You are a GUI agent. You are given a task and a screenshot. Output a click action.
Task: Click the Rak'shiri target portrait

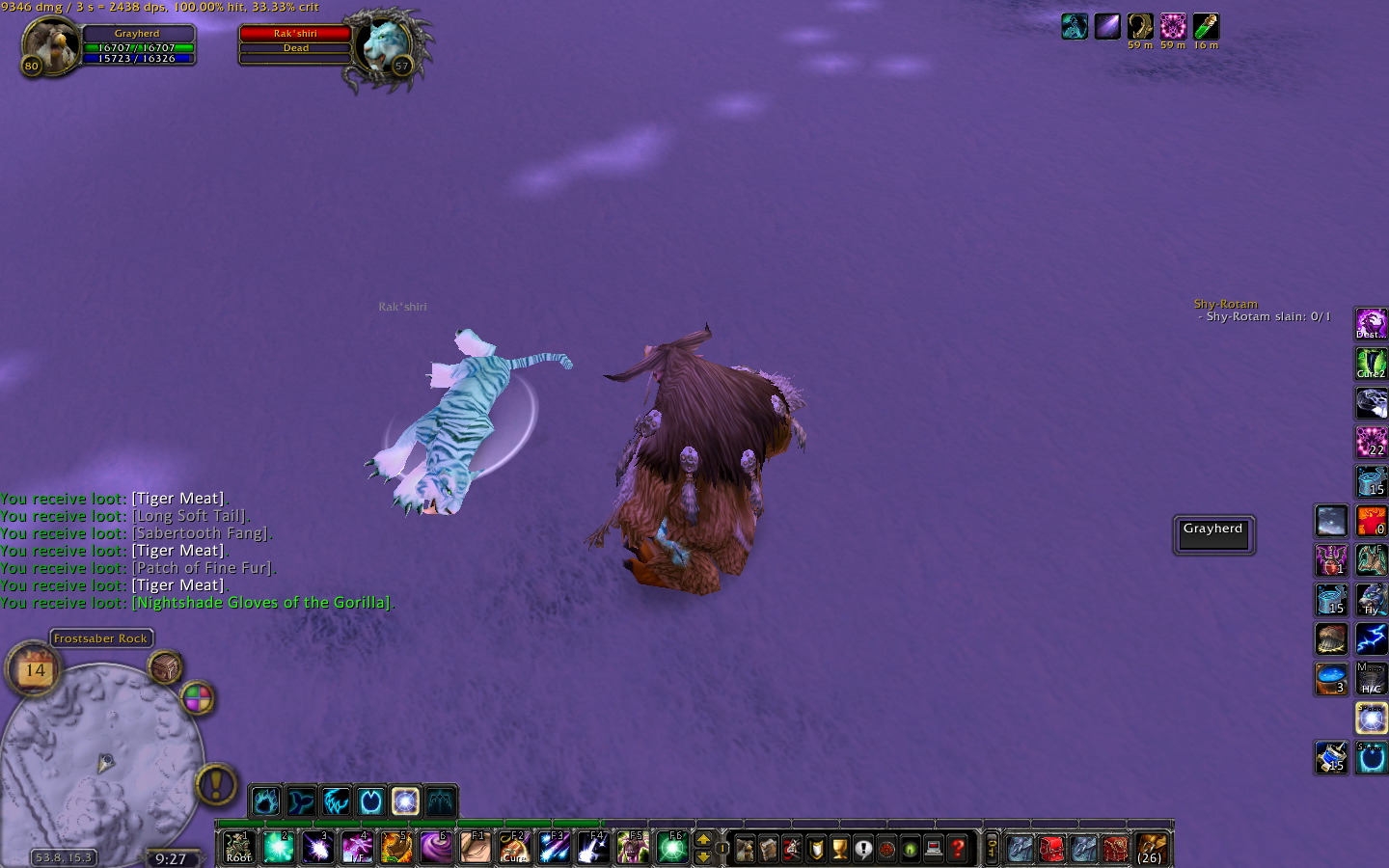click(385, 45)
